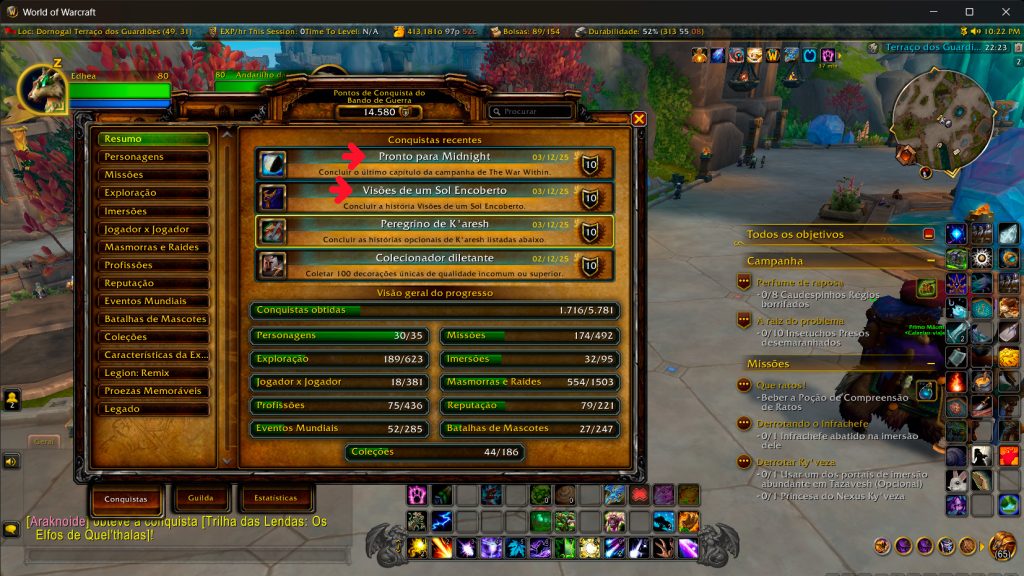Screen dimensions: 1024x576
Task: Open the Legado category
Action: tap(153, 409)
